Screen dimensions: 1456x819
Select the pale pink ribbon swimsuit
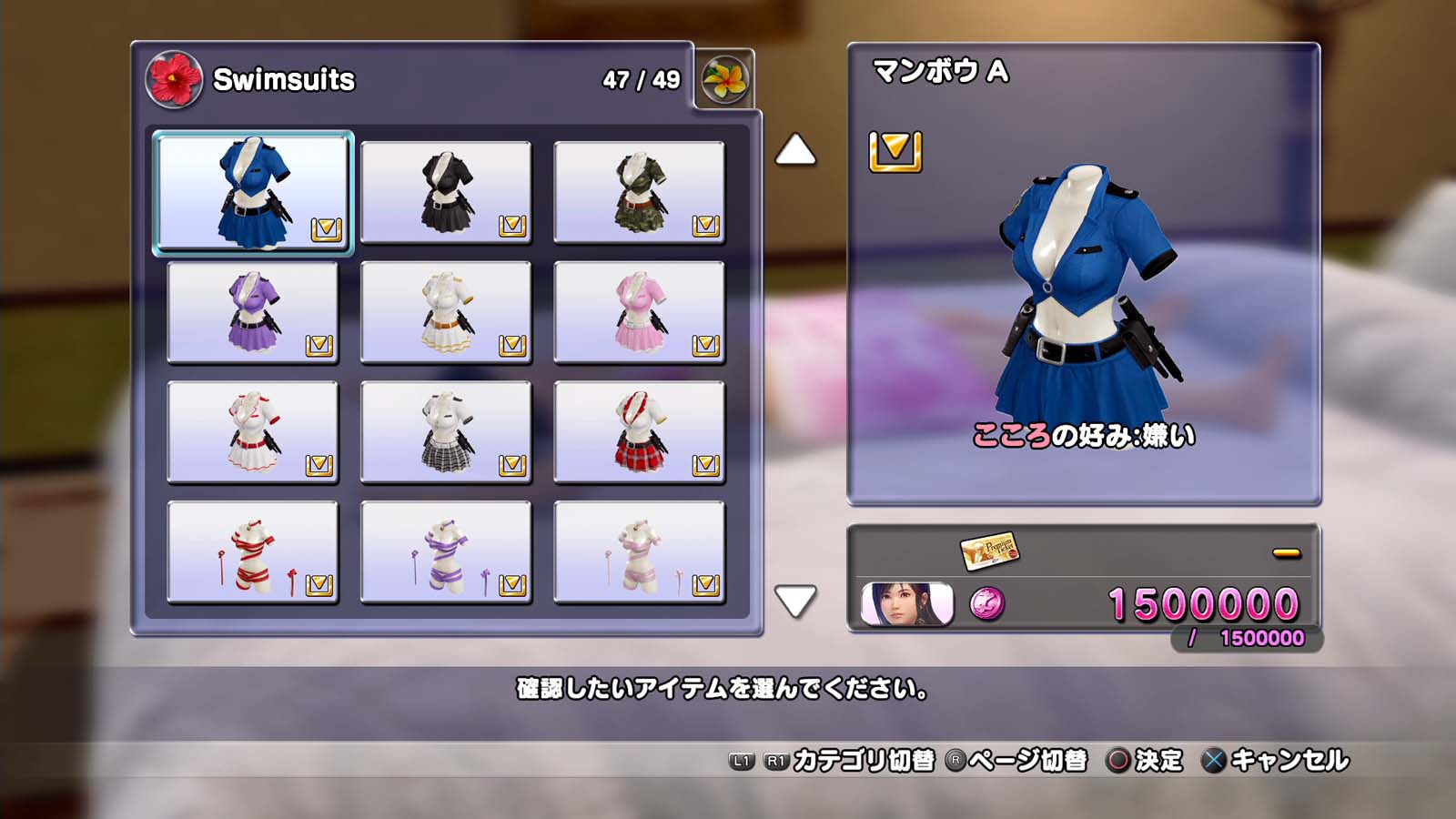(x=639, y=552)
